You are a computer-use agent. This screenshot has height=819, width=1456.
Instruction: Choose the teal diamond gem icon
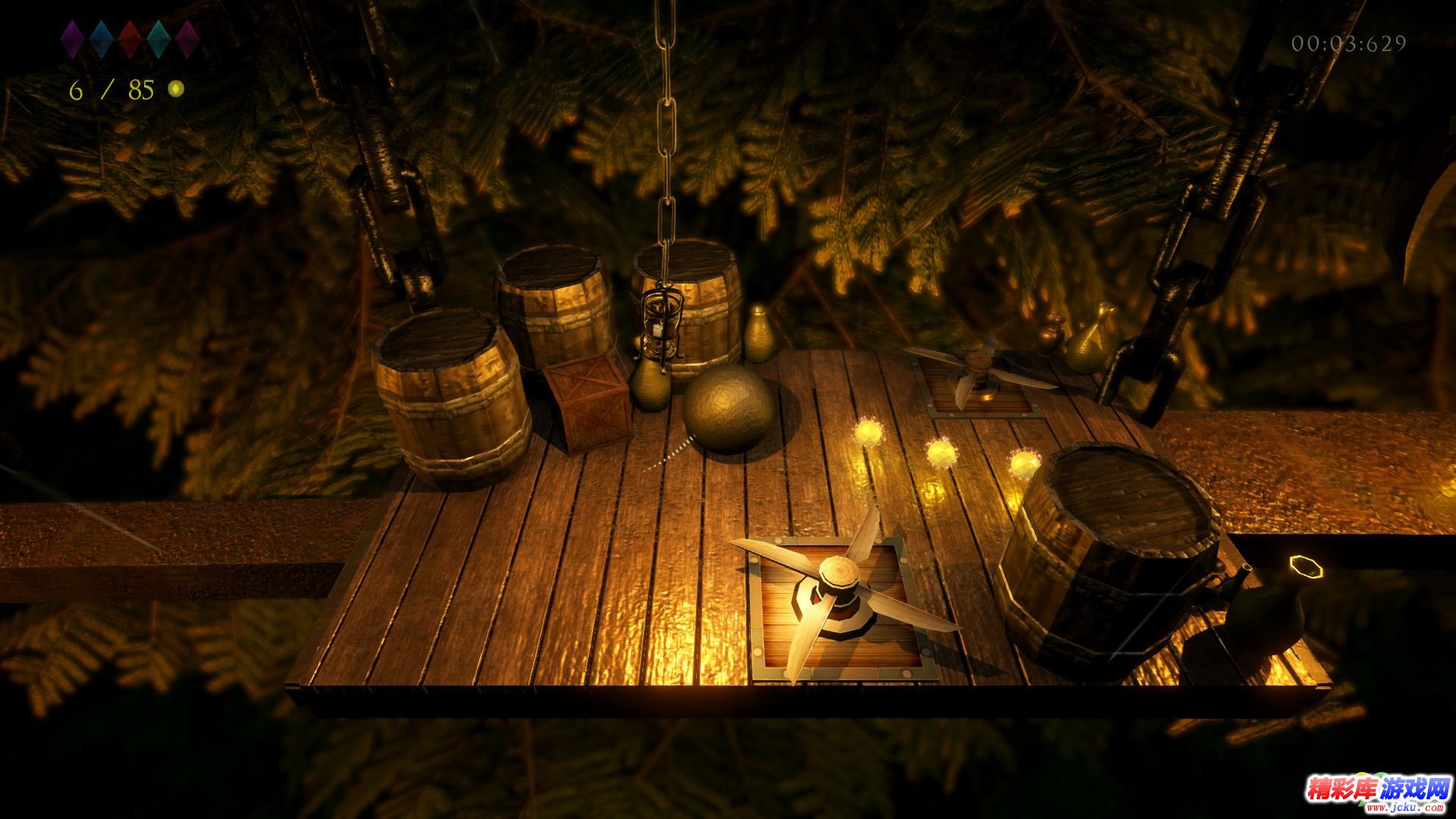pyautogui.click(x=158, y=39)
